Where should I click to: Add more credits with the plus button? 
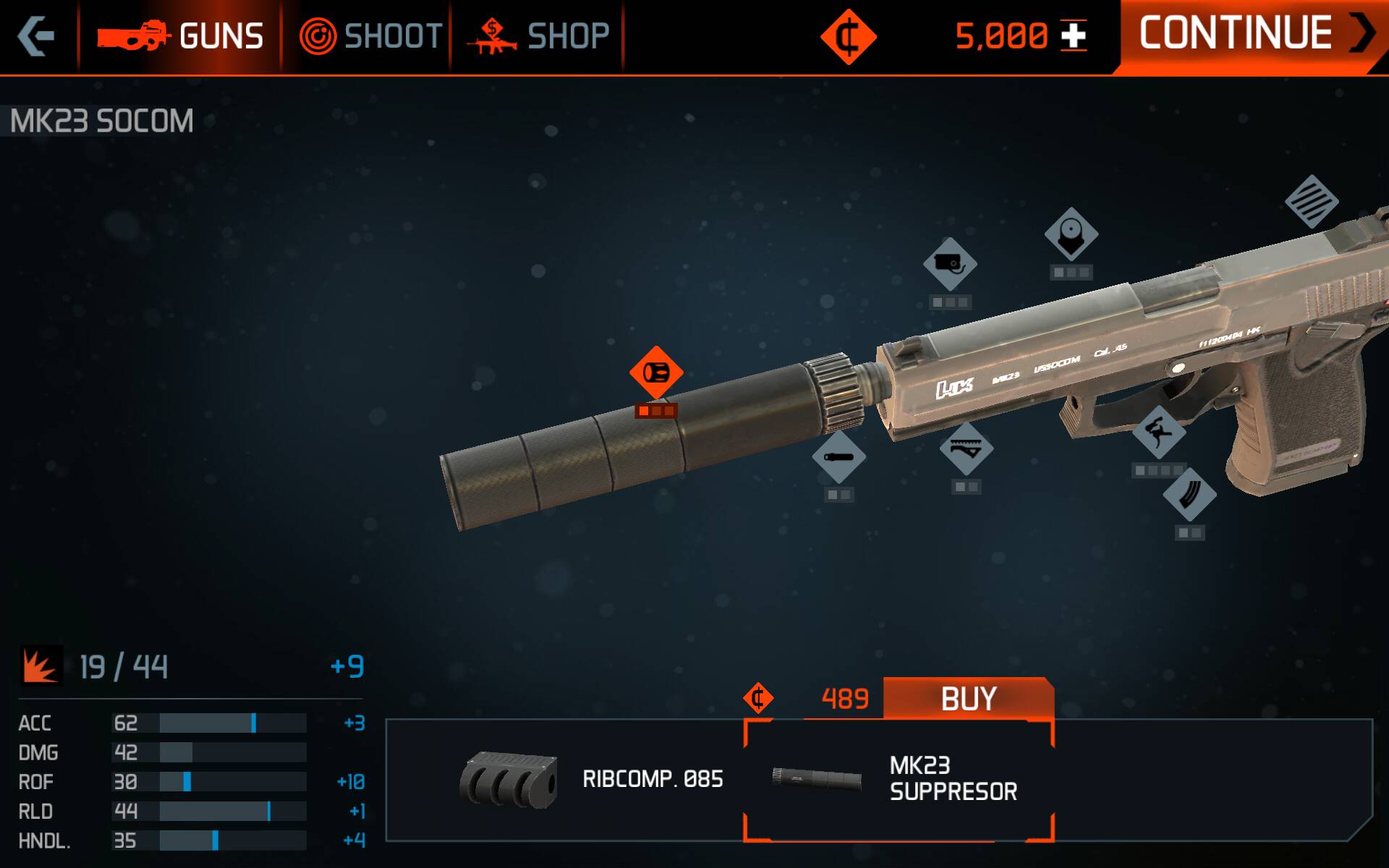[x=1074, y=36]
